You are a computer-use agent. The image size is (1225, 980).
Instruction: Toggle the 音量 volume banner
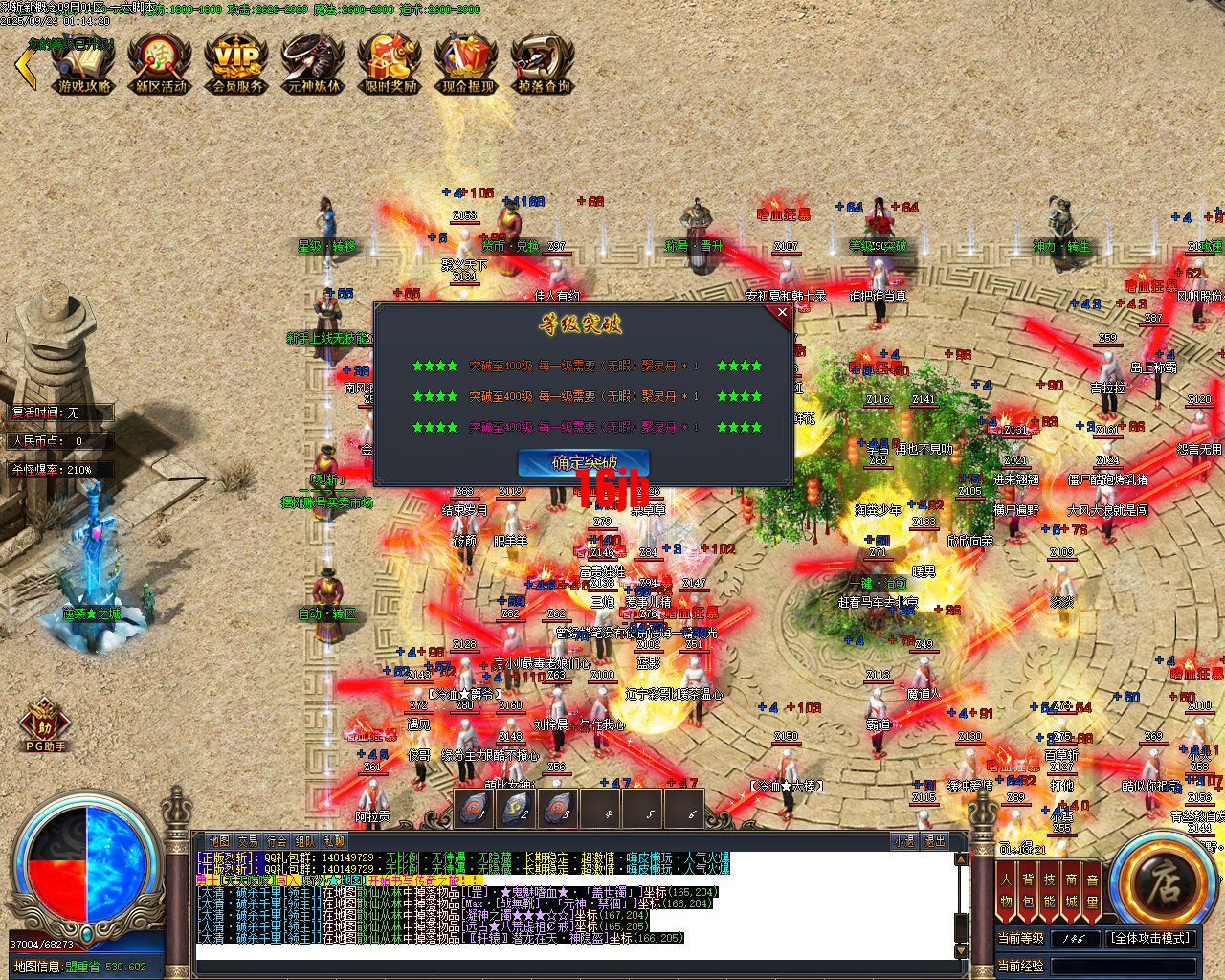pyautogui.click(x=1092, y=888)
